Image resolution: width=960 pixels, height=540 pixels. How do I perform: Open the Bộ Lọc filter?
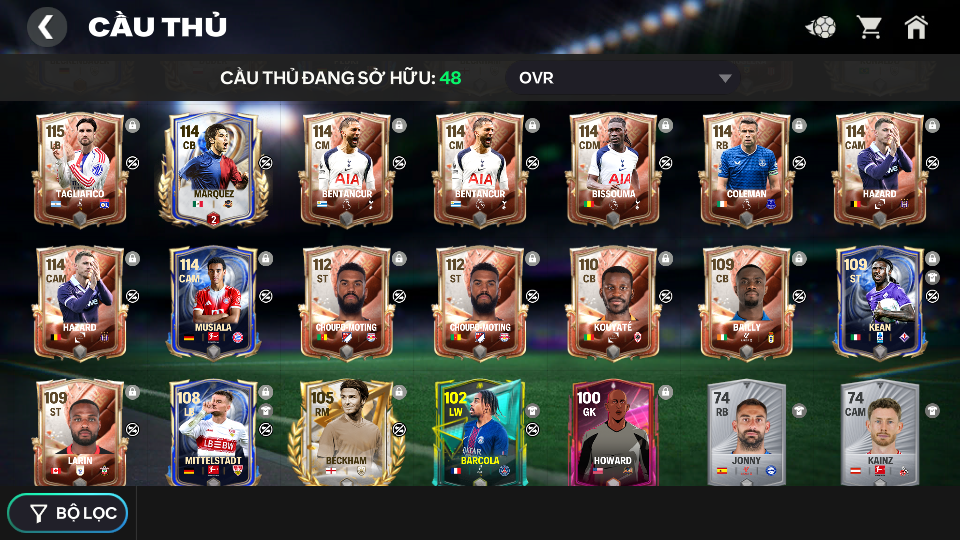[68, 513]
